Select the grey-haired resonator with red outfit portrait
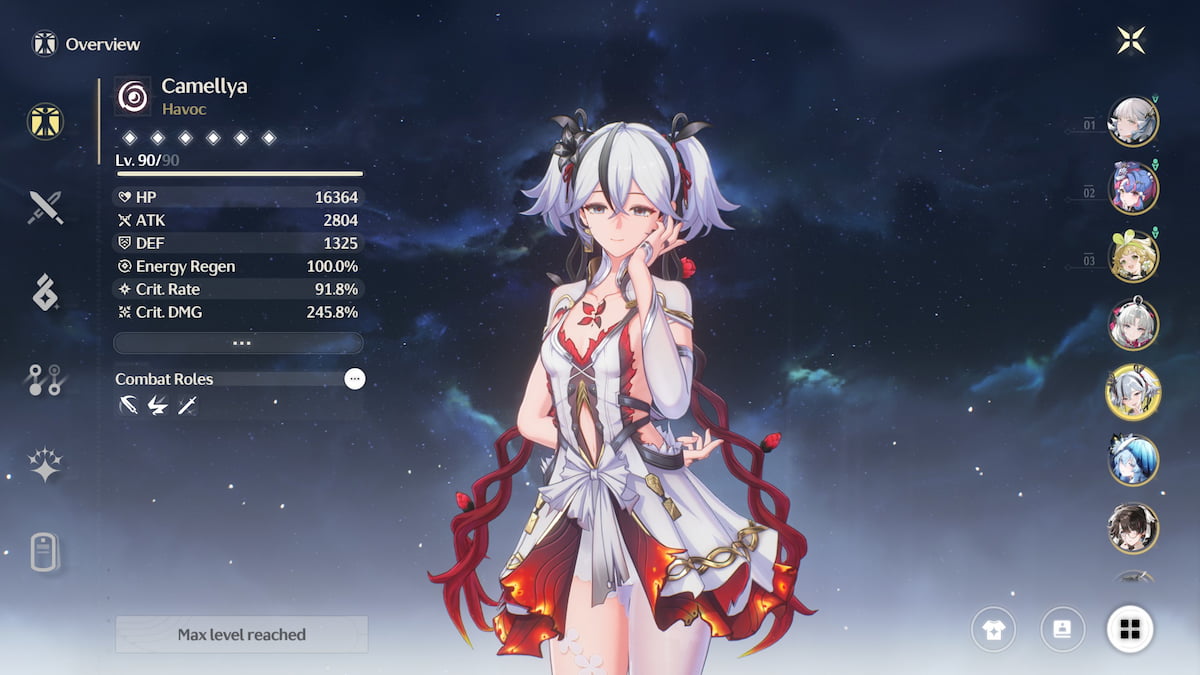This screenshot has width=1200, height=675. 1133,324
